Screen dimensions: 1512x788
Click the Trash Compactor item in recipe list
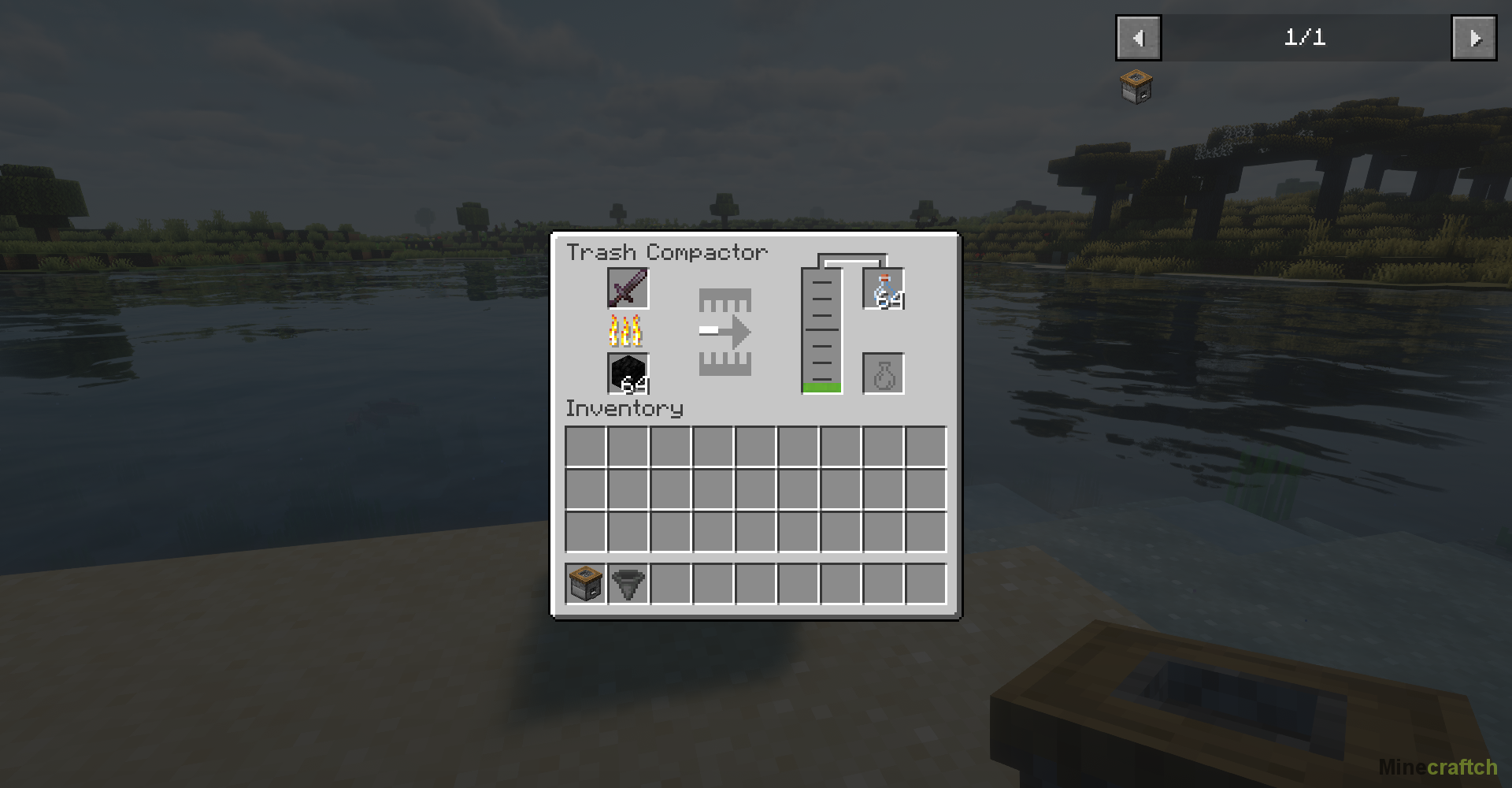[1136, 87]
